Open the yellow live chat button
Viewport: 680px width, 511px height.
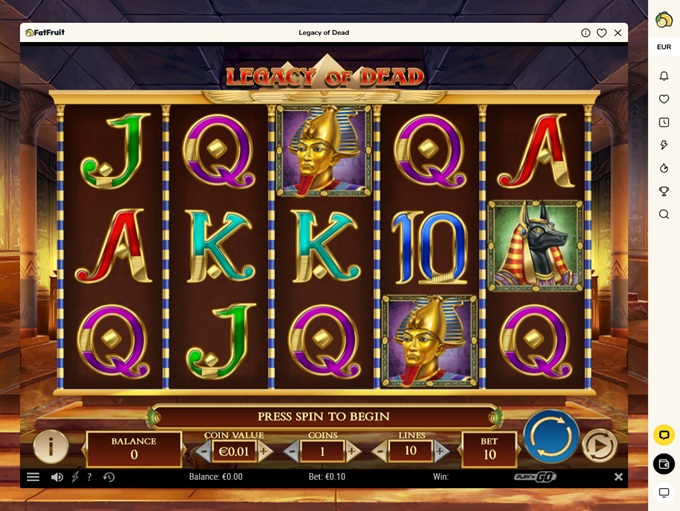(664, 435)
